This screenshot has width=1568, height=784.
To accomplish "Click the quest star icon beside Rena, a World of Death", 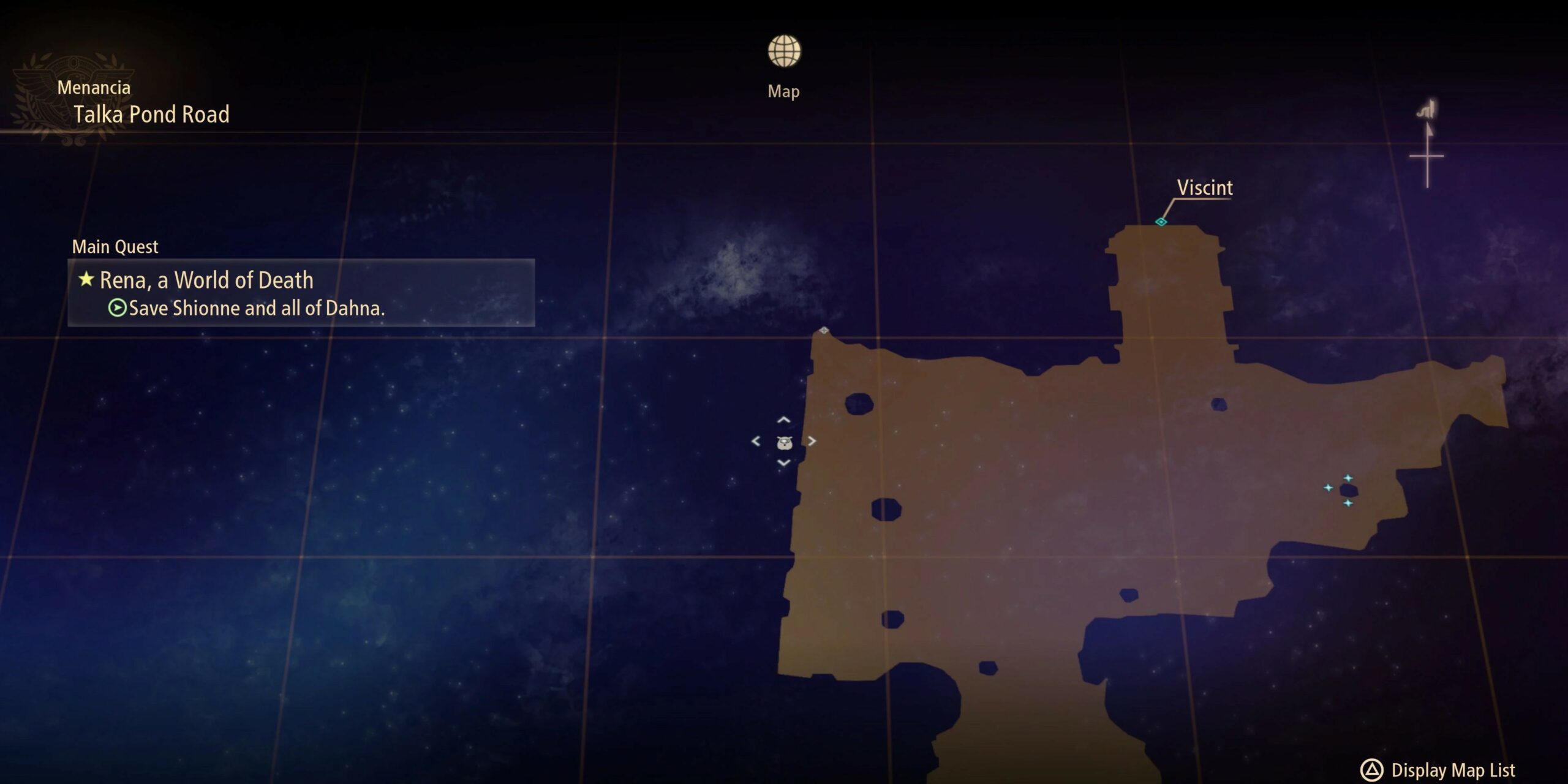I will click(85, 280).
